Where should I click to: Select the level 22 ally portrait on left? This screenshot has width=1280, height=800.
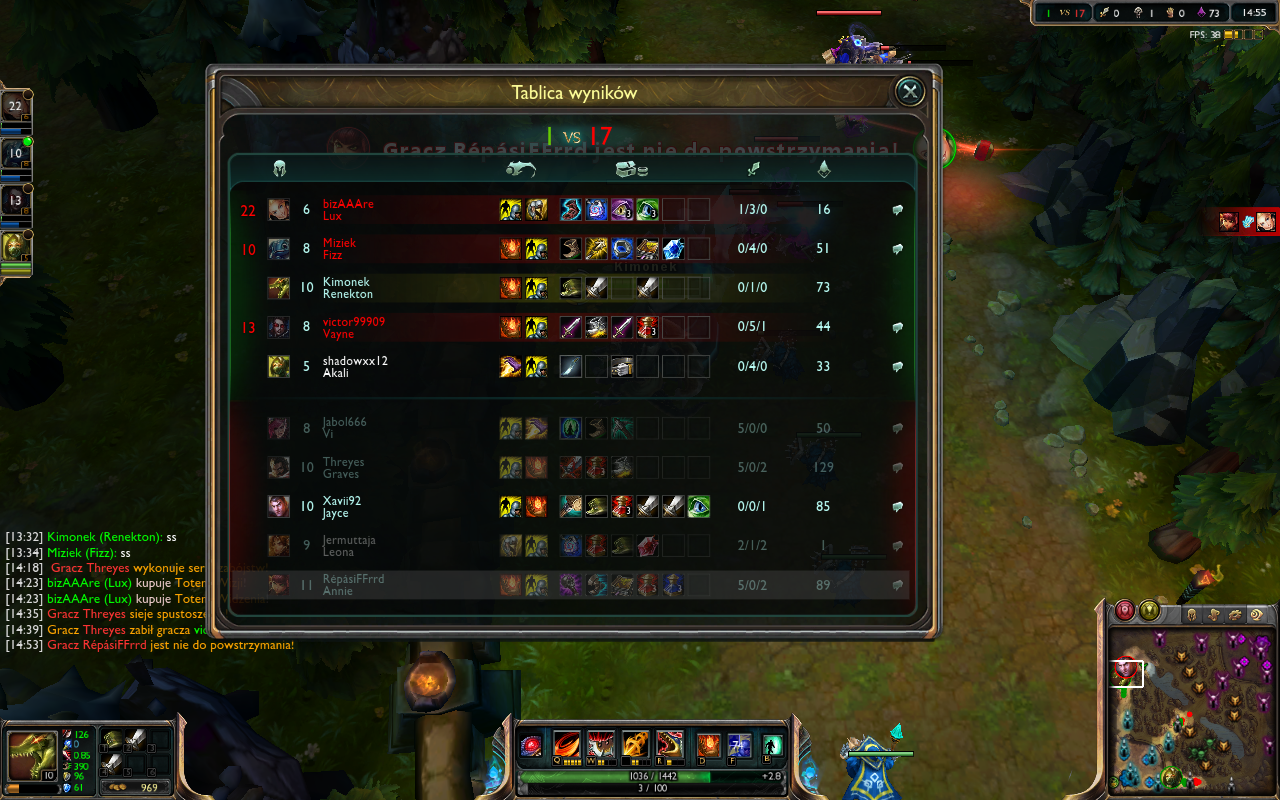coord(15,106)
